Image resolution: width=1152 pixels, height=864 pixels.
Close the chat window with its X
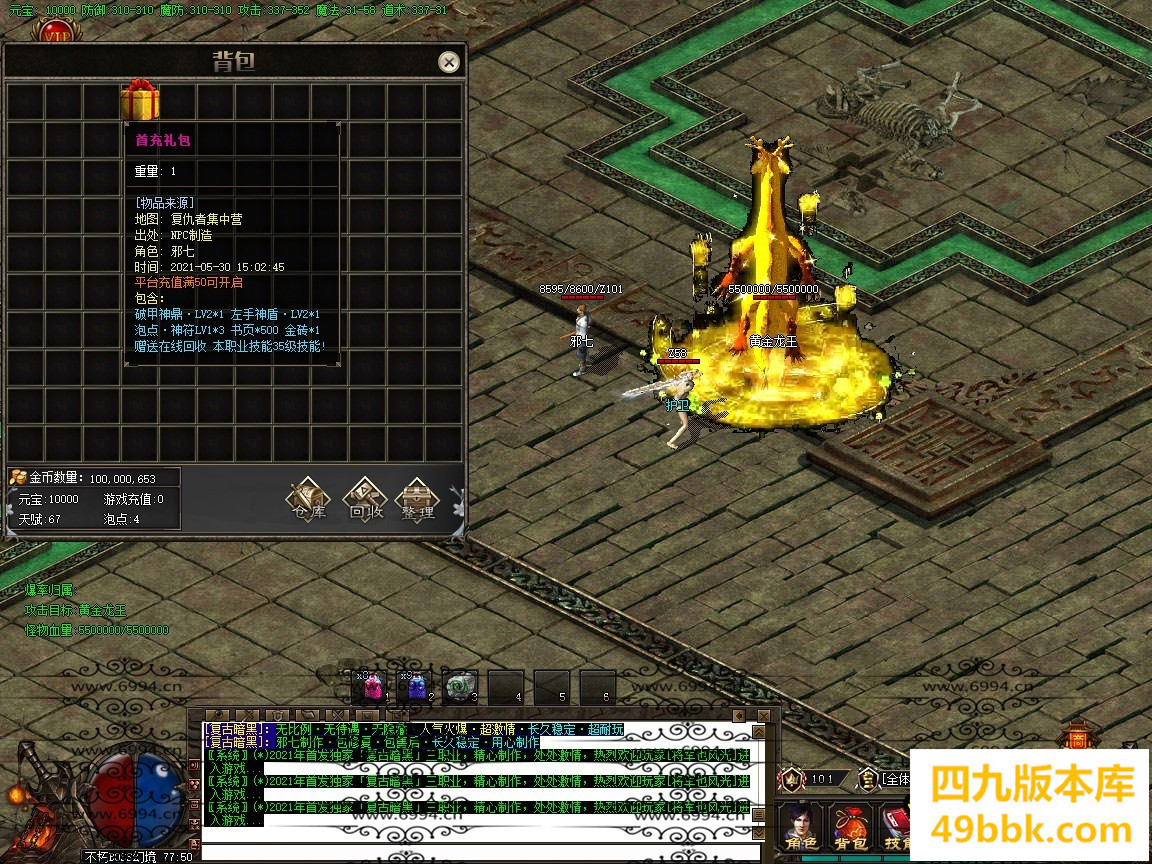click(x=763, y=716)
